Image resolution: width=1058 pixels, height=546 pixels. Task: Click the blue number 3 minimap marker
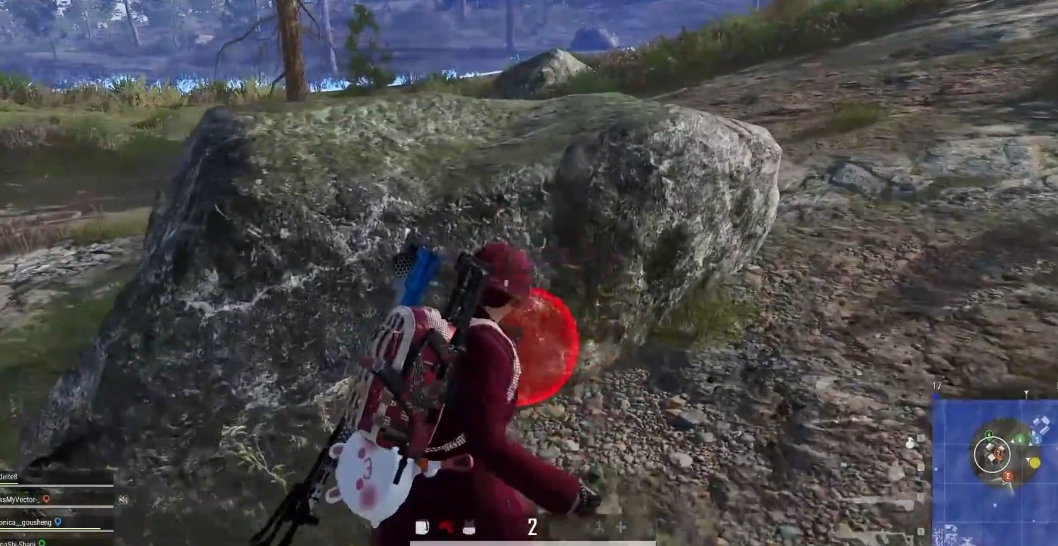(x=1037, y=439)
